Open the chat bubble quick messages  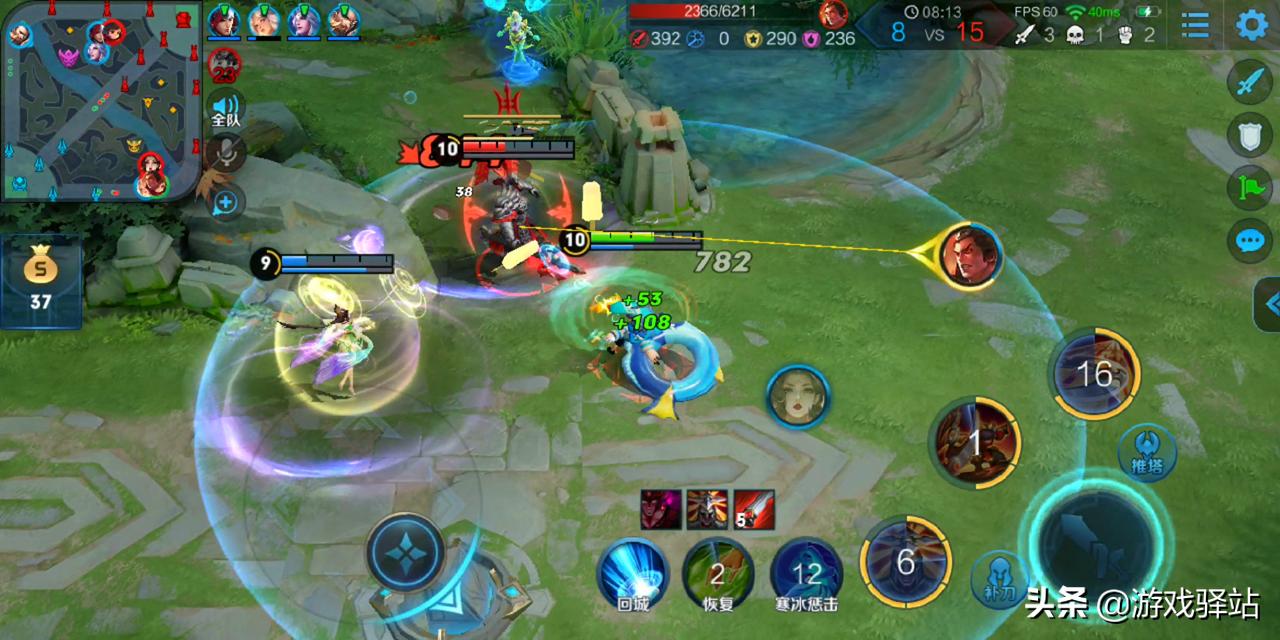pyautogui.click(x=1250, y=240)
